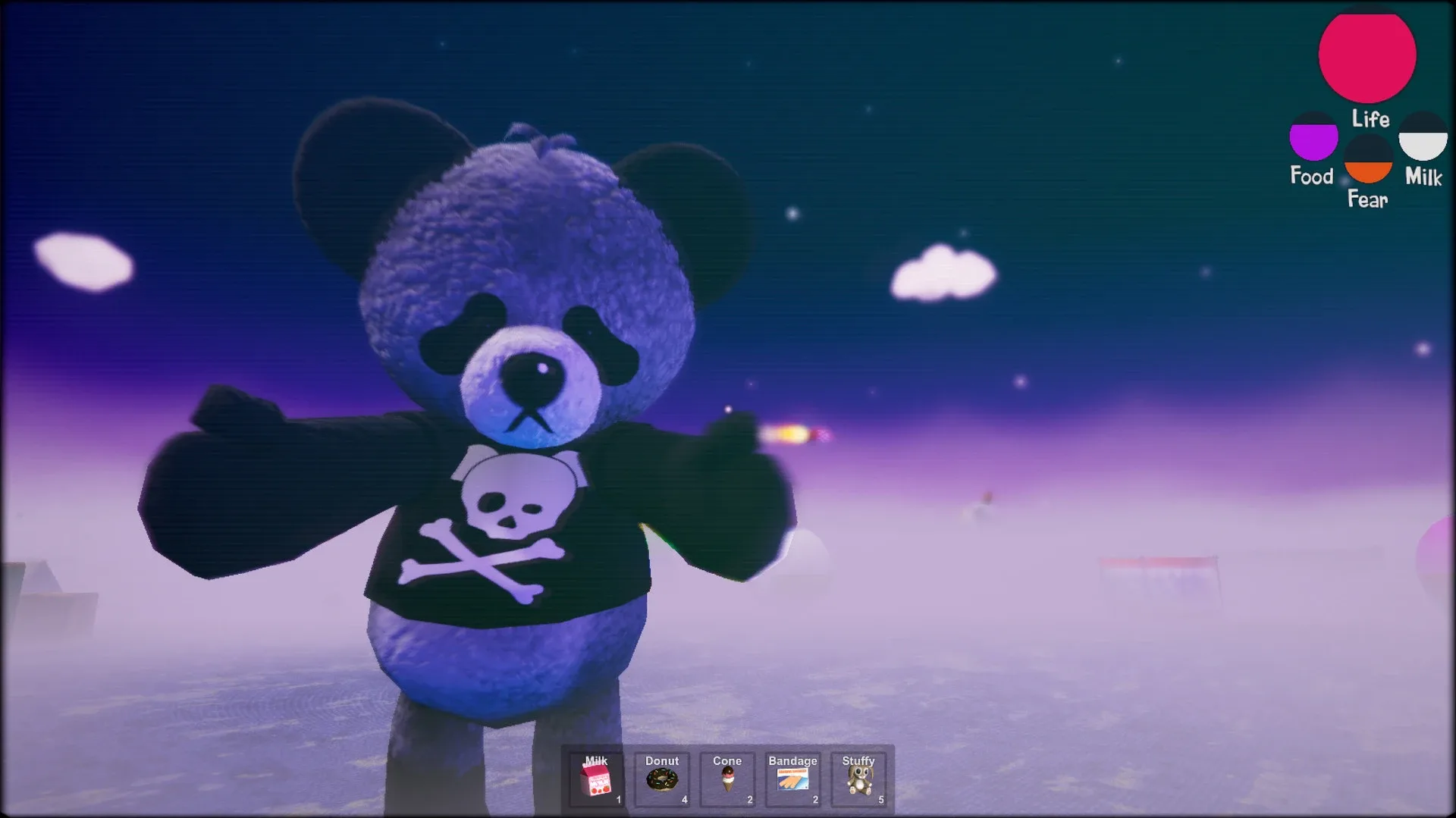Click the Milk label above the first hotbar slot
This screenshot has height=818, width=1456.
click(x=595, y=760)
